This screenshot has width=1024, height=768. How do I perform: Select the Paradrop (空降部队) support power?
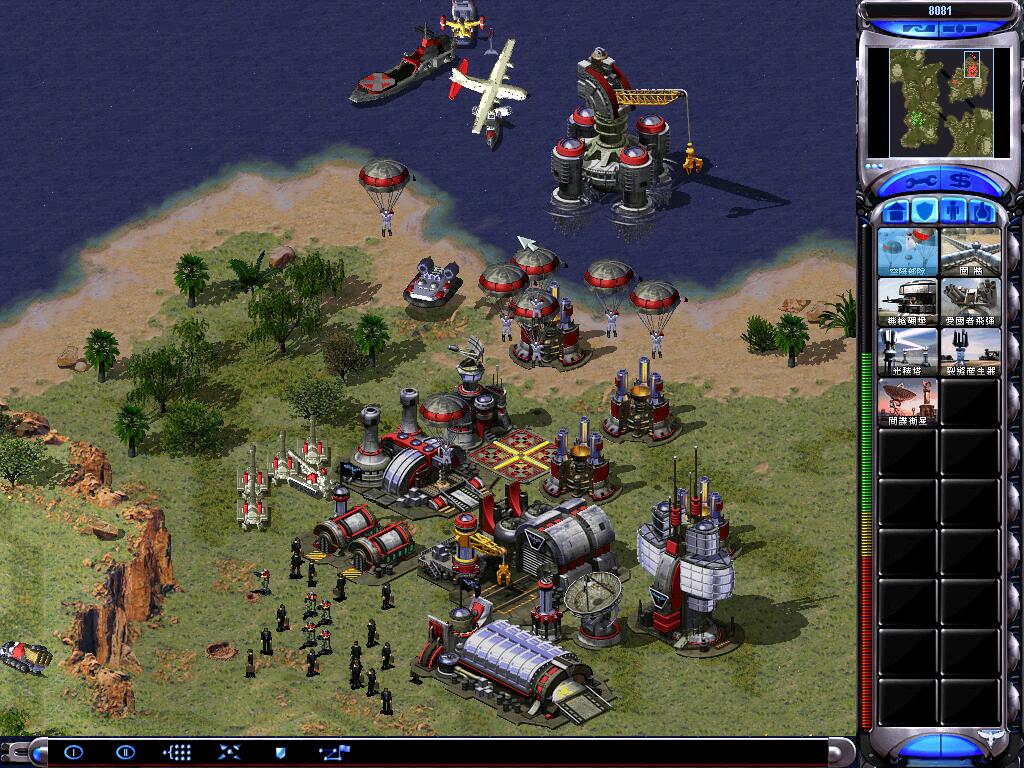coord(907,252)
